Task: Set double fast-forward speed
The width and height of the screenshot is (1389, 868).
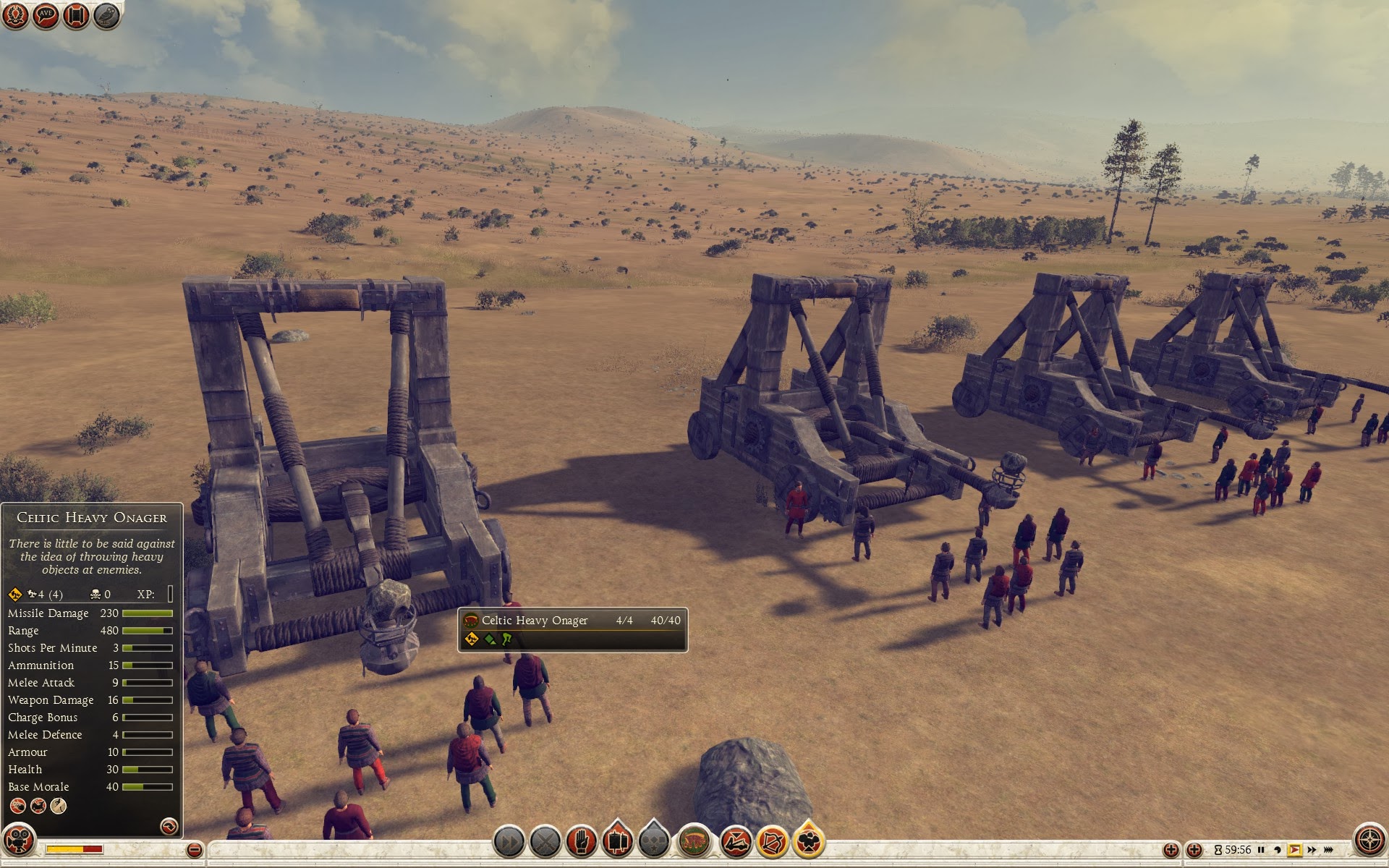Action: 1312,850
